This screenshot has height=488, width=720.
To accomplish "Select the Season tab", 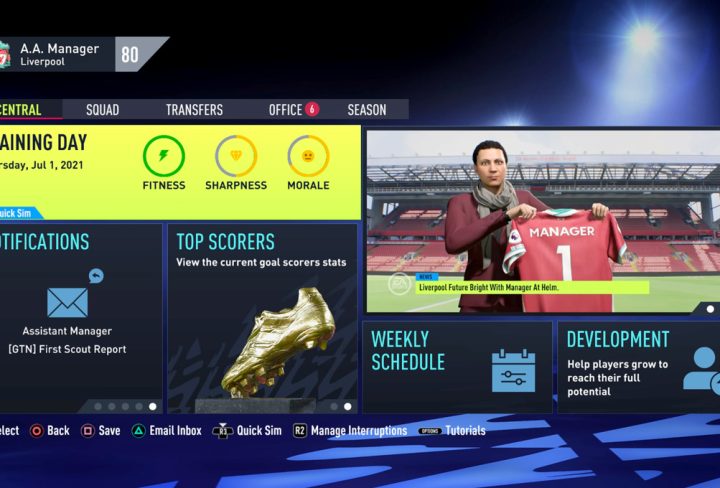I will (367, 110).
